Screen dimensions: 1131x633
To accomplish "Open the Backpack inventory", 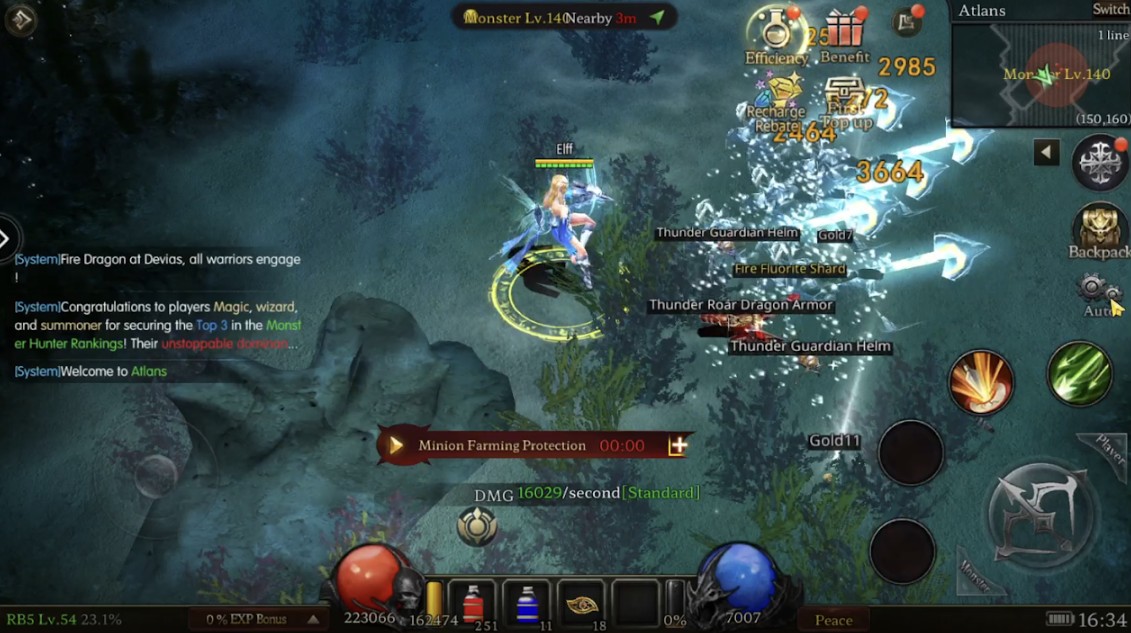I will [x=1098, y=231].
